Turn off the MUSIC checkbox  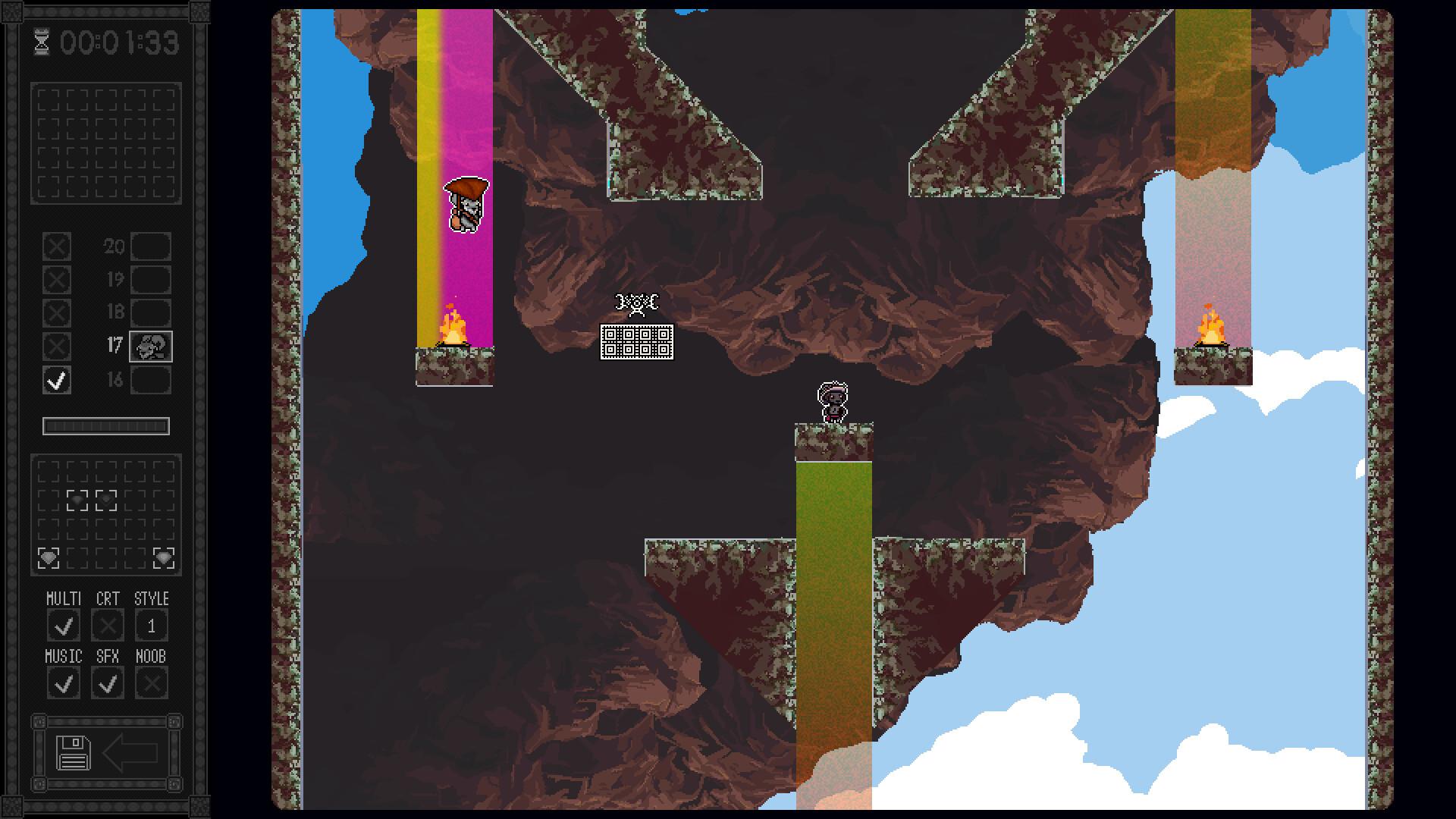64,683
